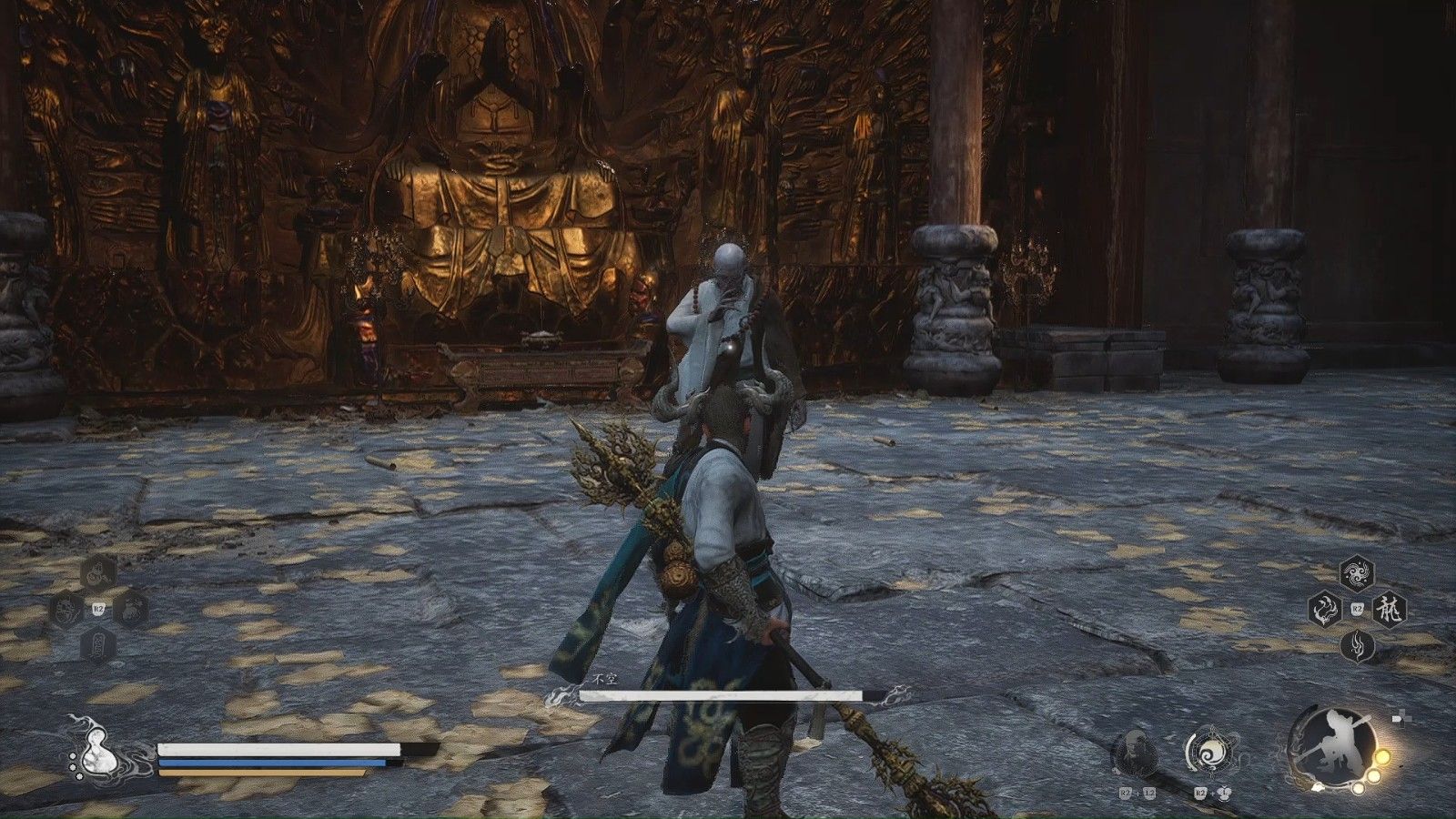Select the wispy strand spell icon
The image size is (1456, 819).
pyautogui.click(x=1323, y=609)
